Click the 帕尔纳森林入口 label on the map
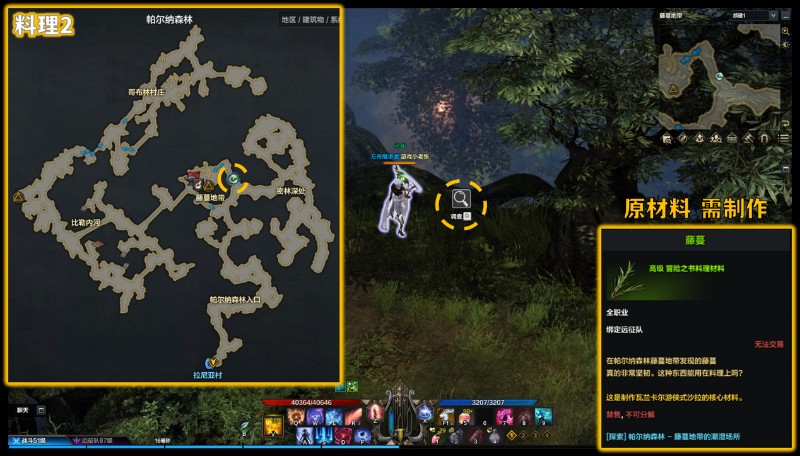 click(x=236, y=299)
